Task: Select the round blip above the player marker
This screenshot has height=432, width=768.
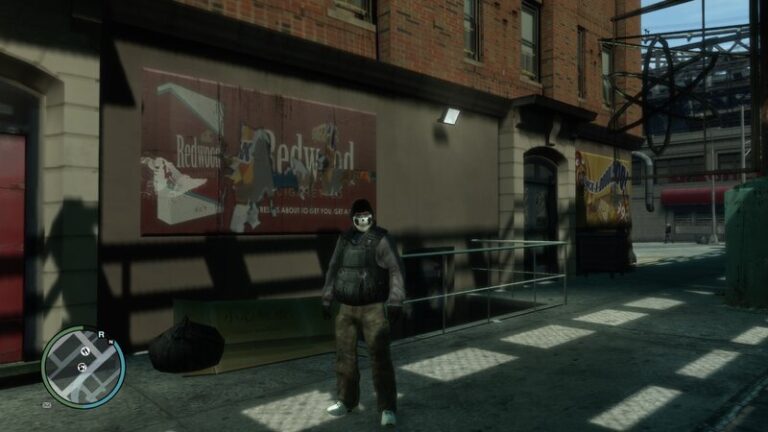Action: pyautogui.click(x=85, y=352)
